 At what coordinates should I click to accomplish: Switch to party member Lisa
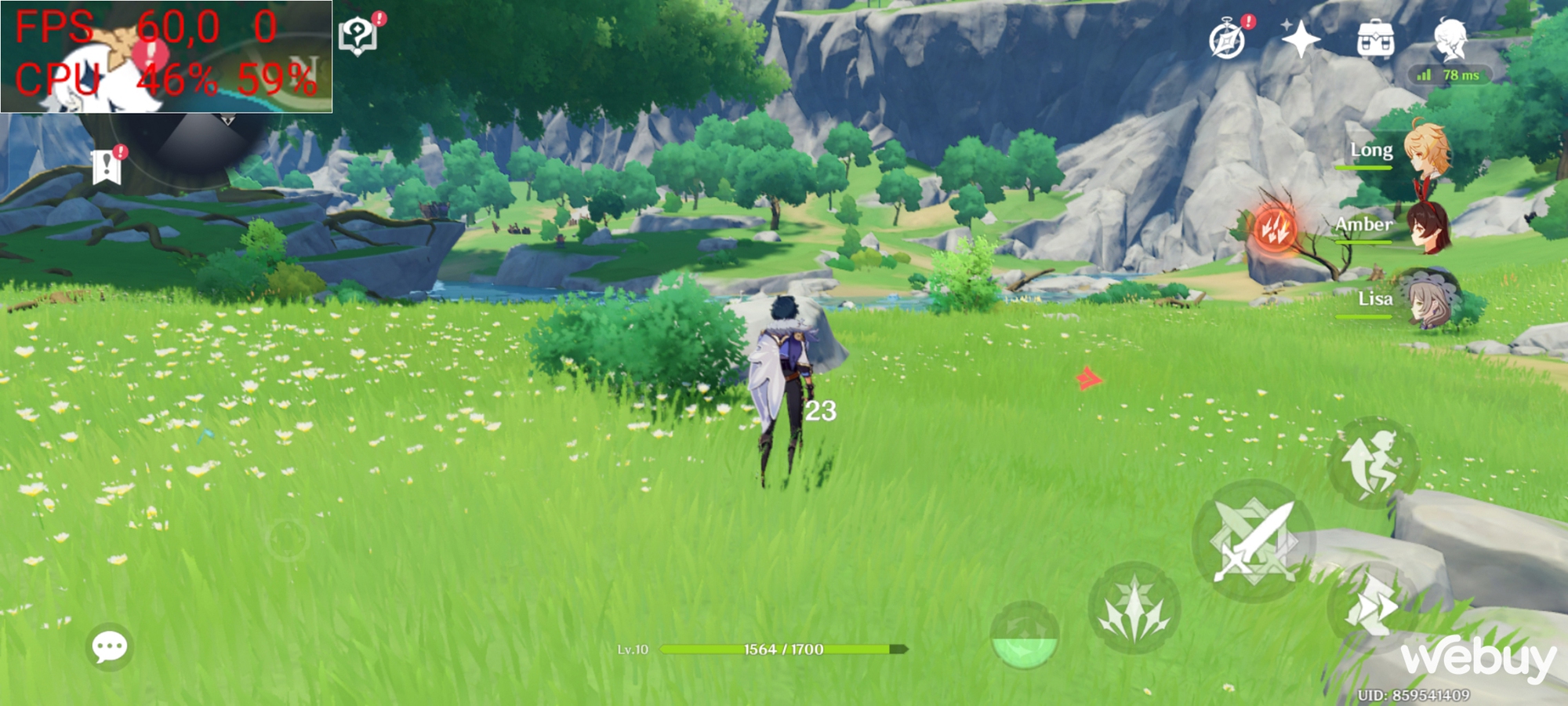coord(1425,300)
